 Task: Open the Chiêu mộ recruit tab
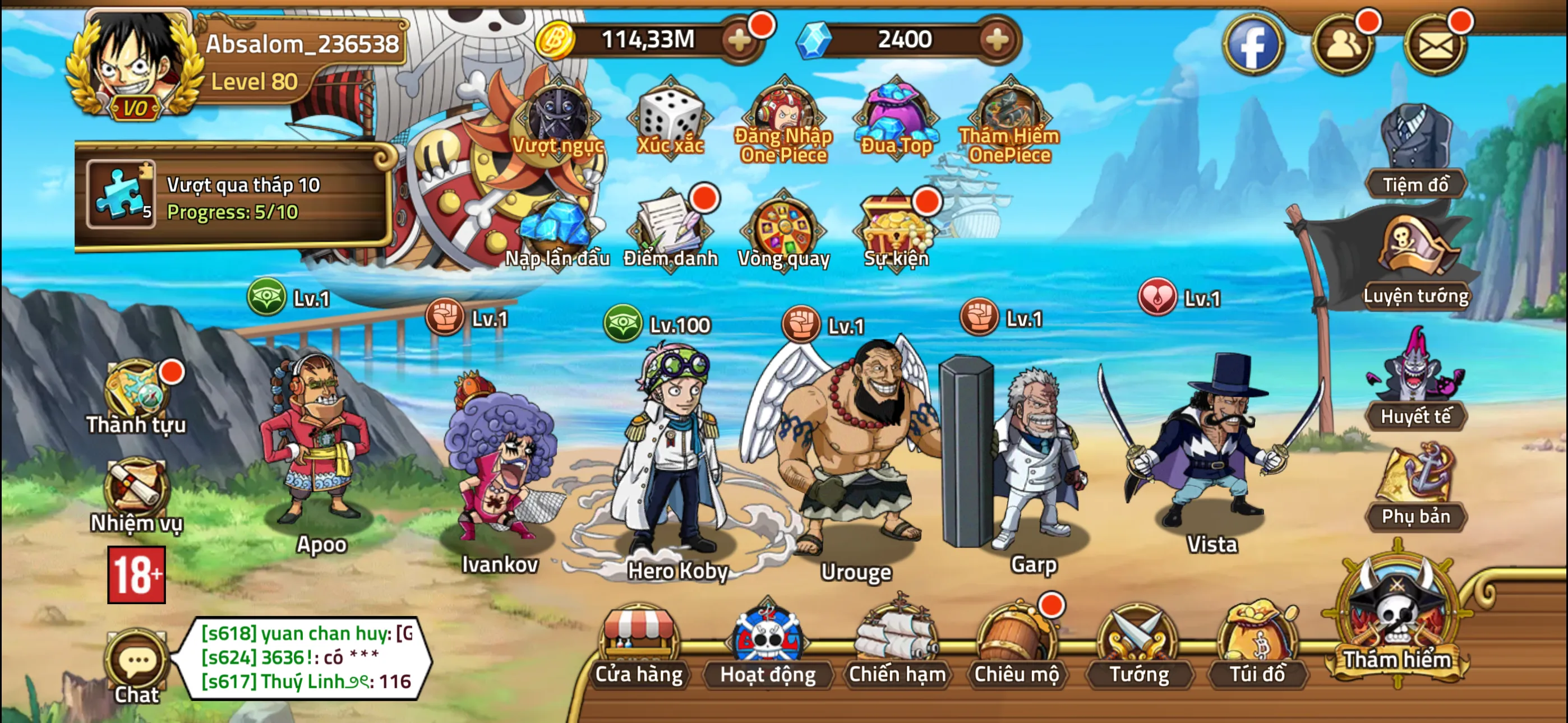(x=1018, y=645)
